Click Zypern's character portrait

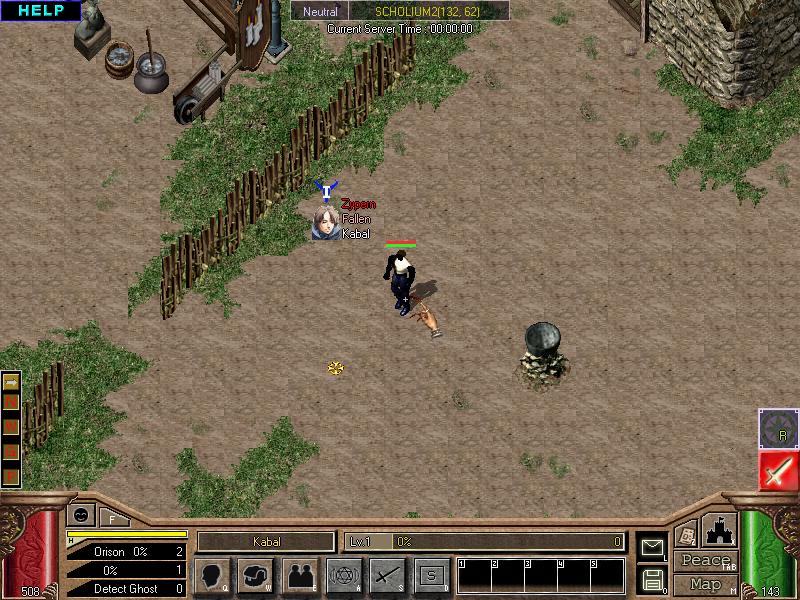[324, 222]
